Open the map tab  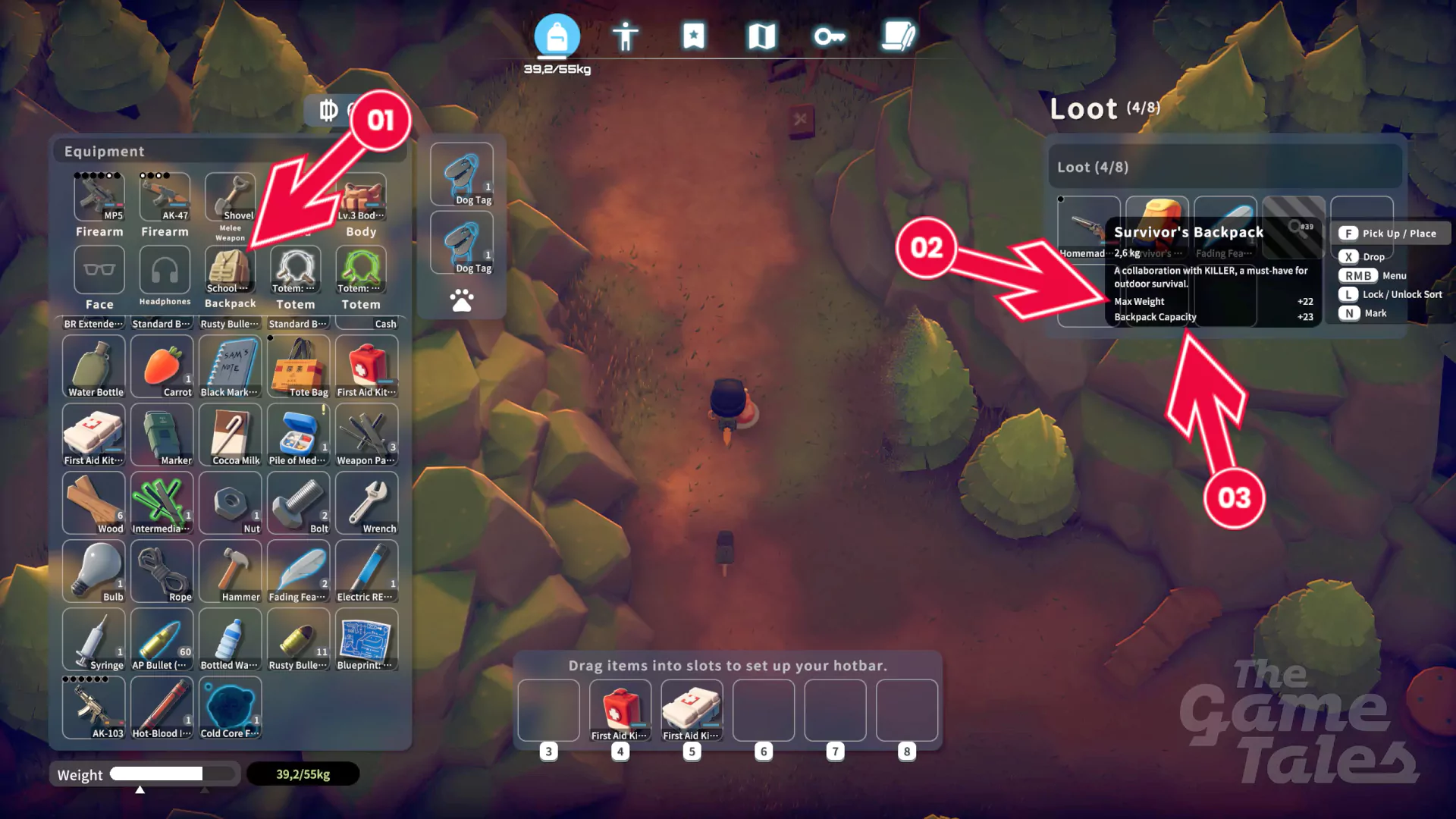(761, 36)
